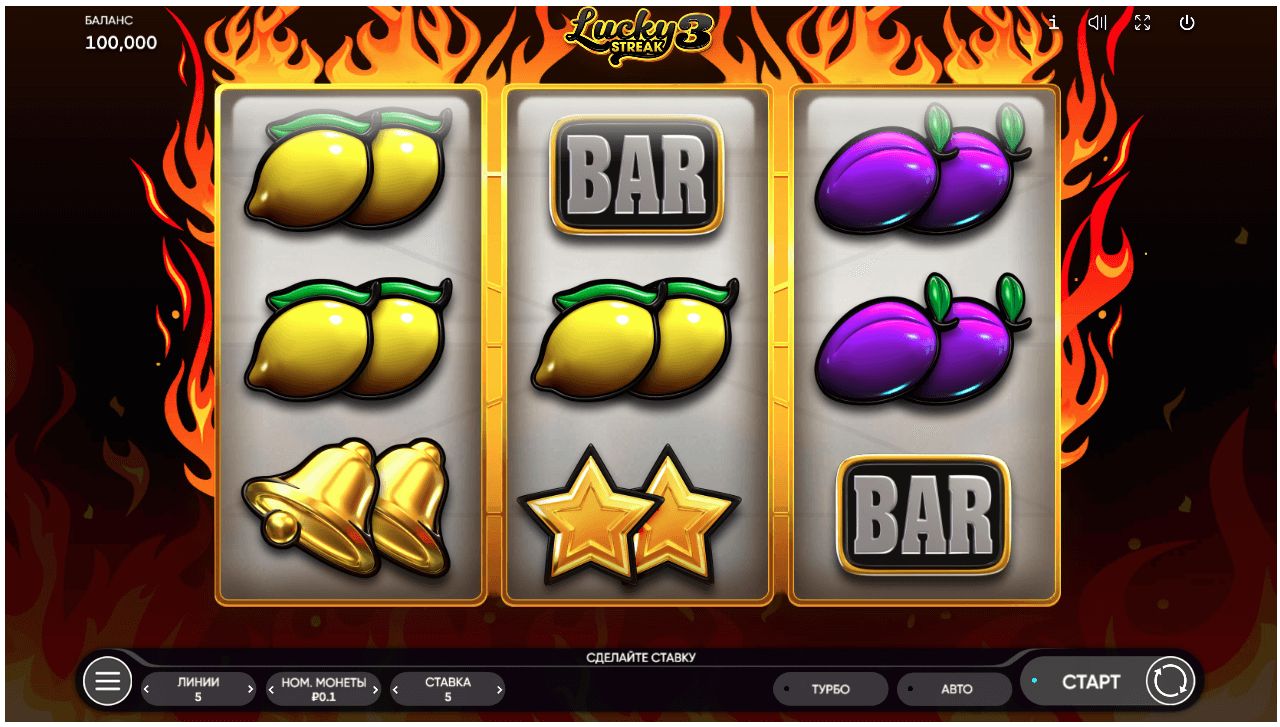Raise the coin value (НОМ. МОНЕТЫ)
This screenshot has width=1280, height=727.
tap(375, 689)
